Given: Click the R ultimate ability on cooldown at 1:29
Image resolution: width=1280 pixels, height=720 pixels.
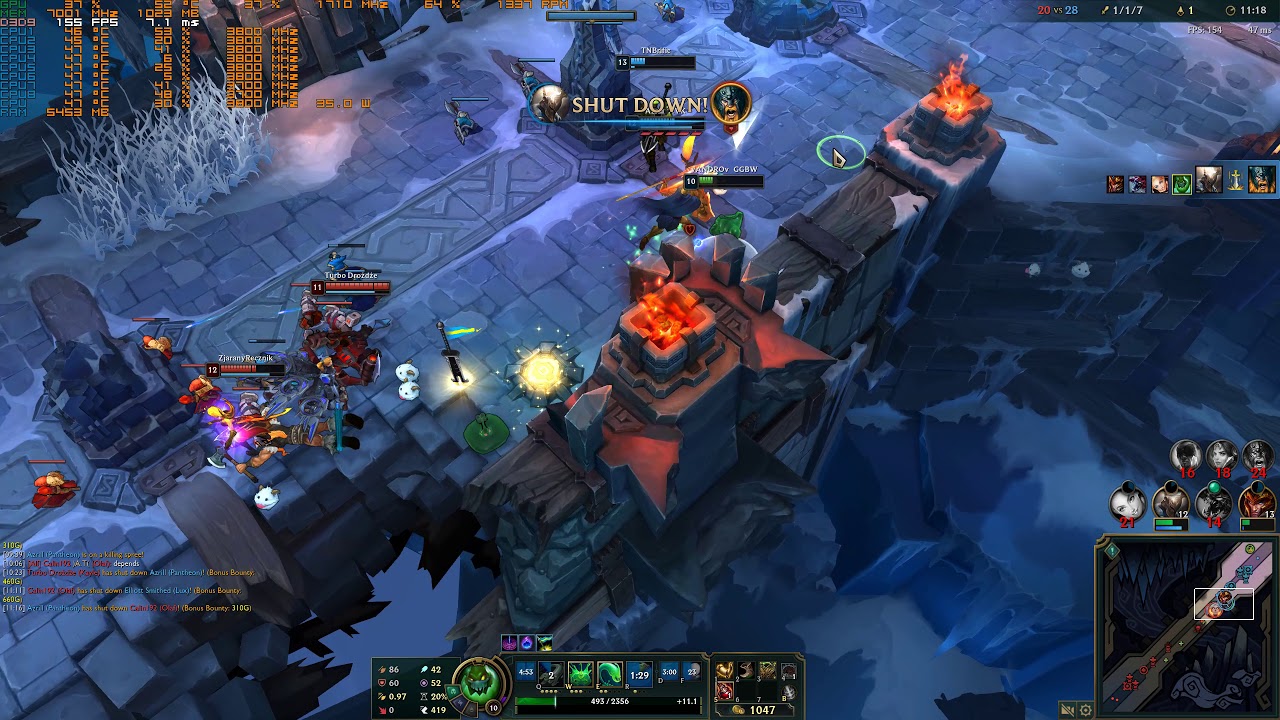Looking at the screenshot, I should coord(639,673).
